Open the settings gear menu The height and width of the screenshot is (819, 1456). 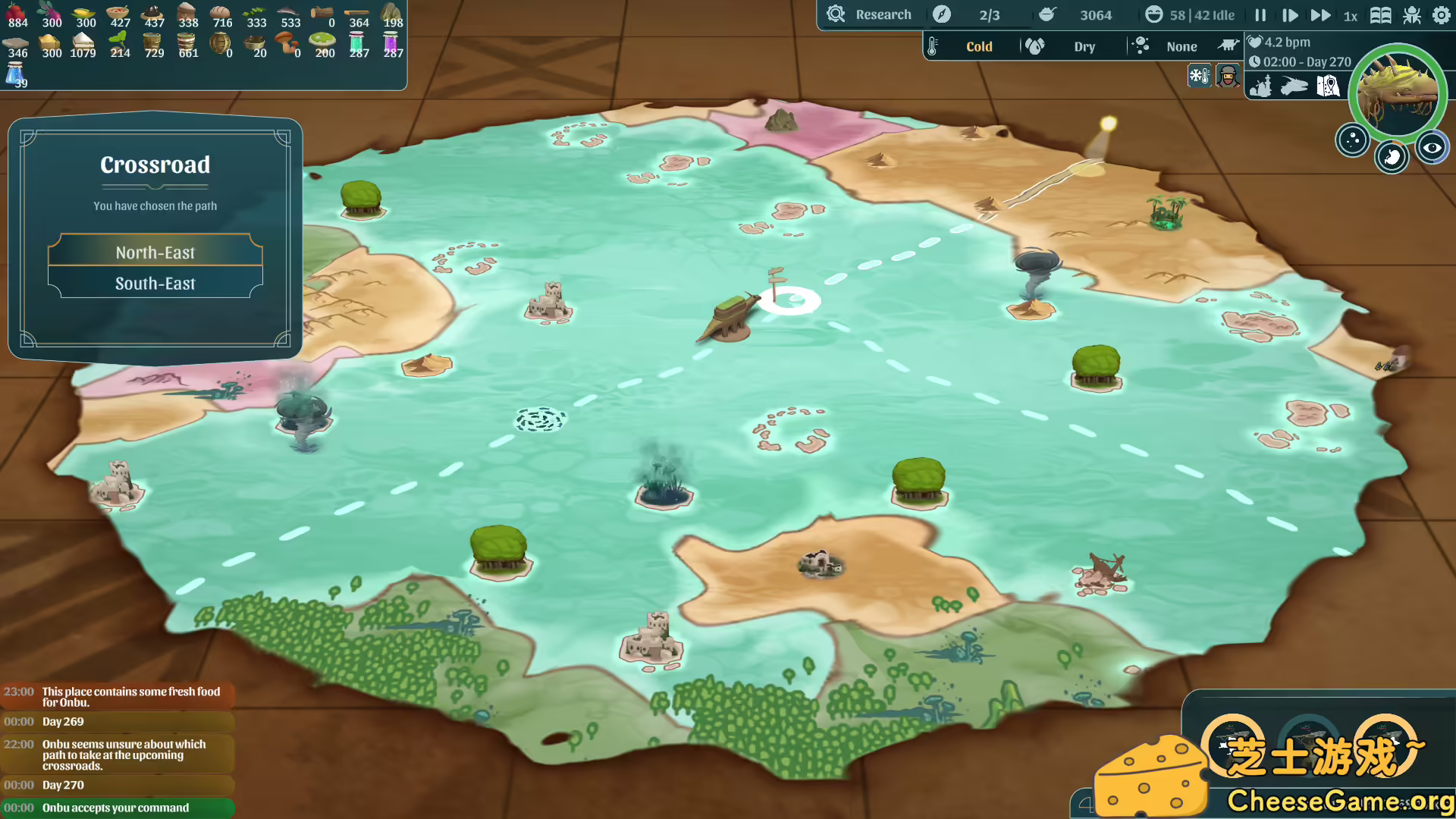pyautogui.click(x=1441, y=15)
